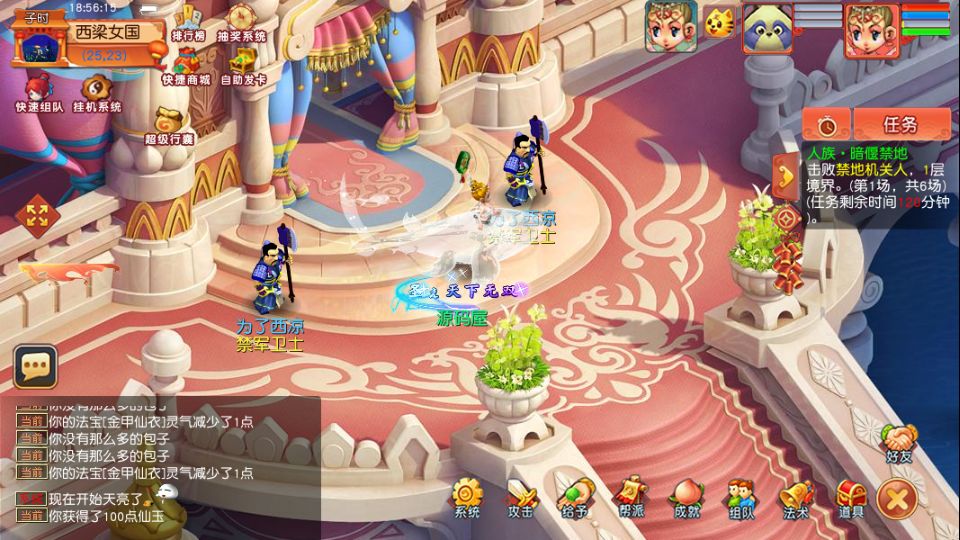The height and width of the screenshot is (540, 960).
Task: Open the 道具 red chest inventory
Action: (x=851, y=495)
